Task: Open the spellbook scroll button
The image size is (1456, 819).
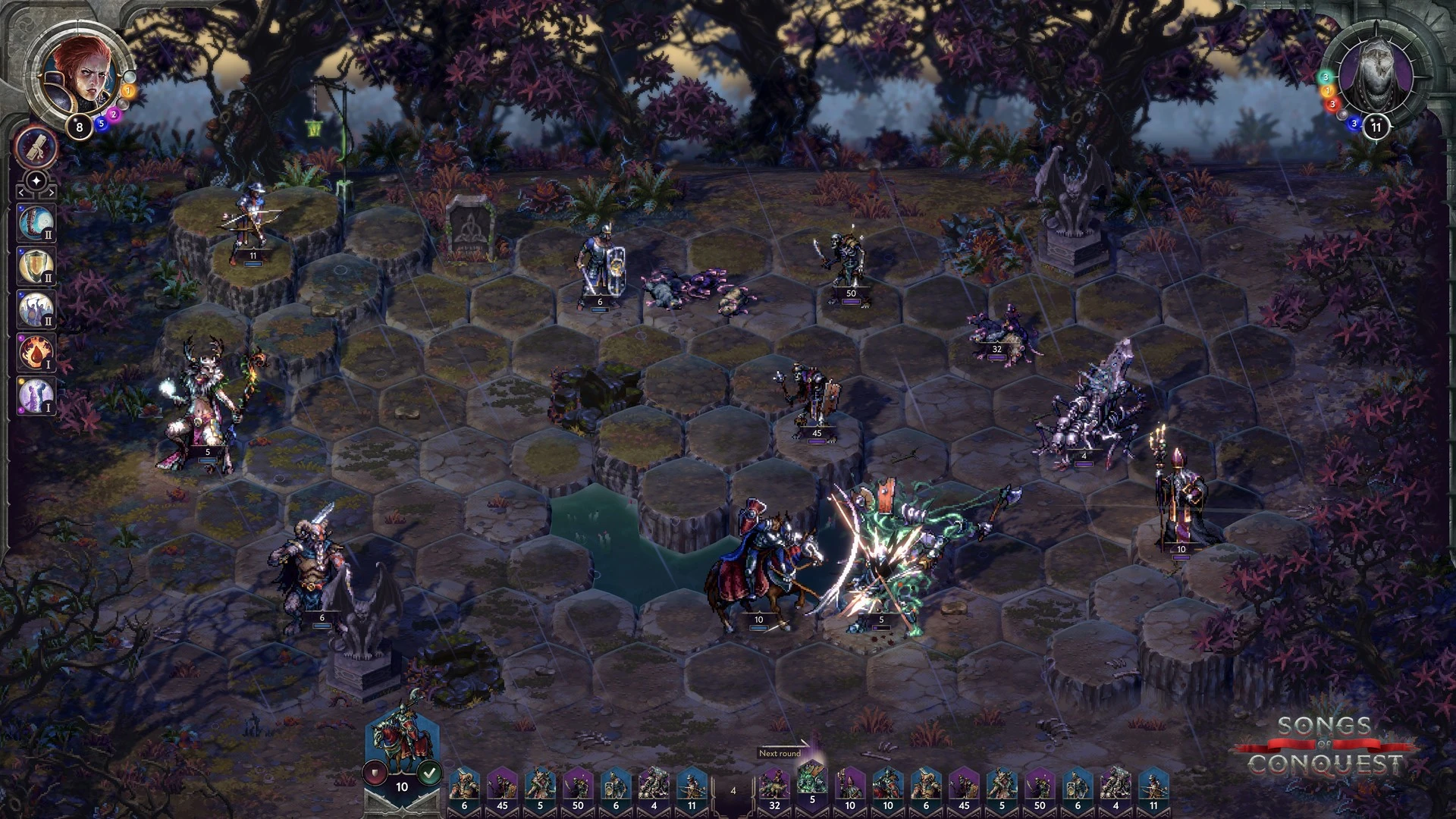Action: coord(36,146)
